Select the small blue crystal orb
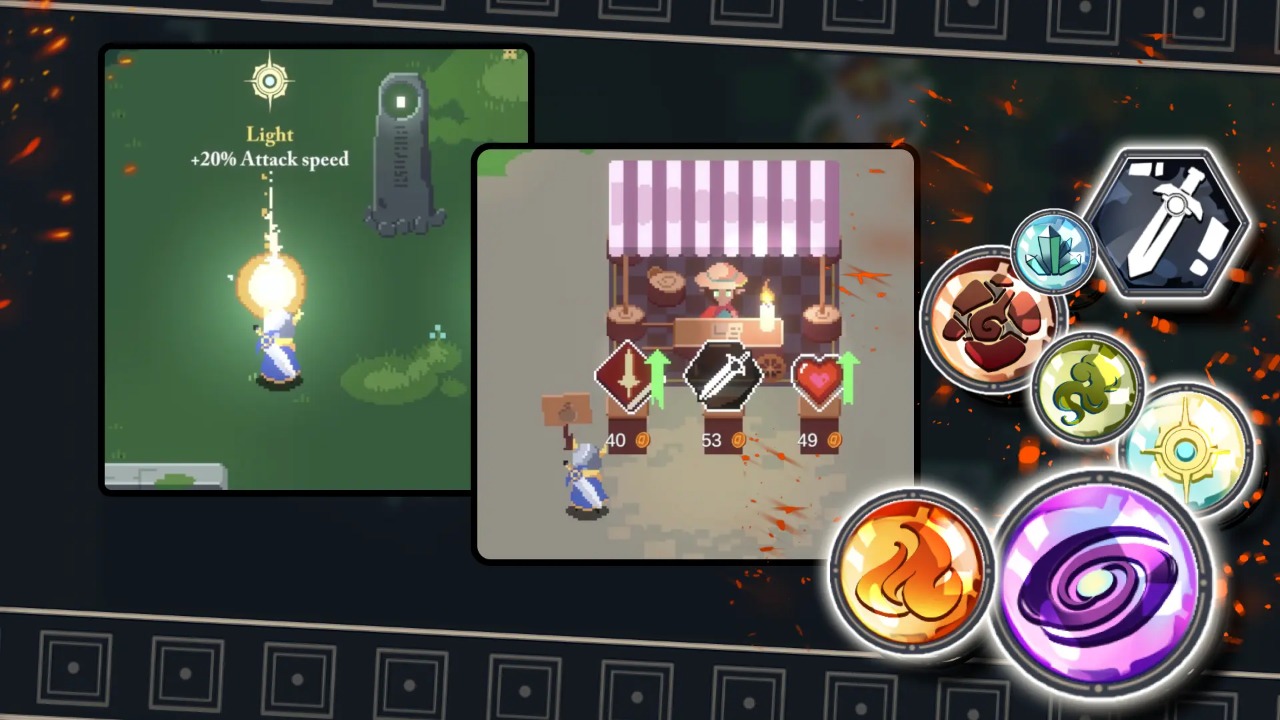 [x=1052, y=251]
